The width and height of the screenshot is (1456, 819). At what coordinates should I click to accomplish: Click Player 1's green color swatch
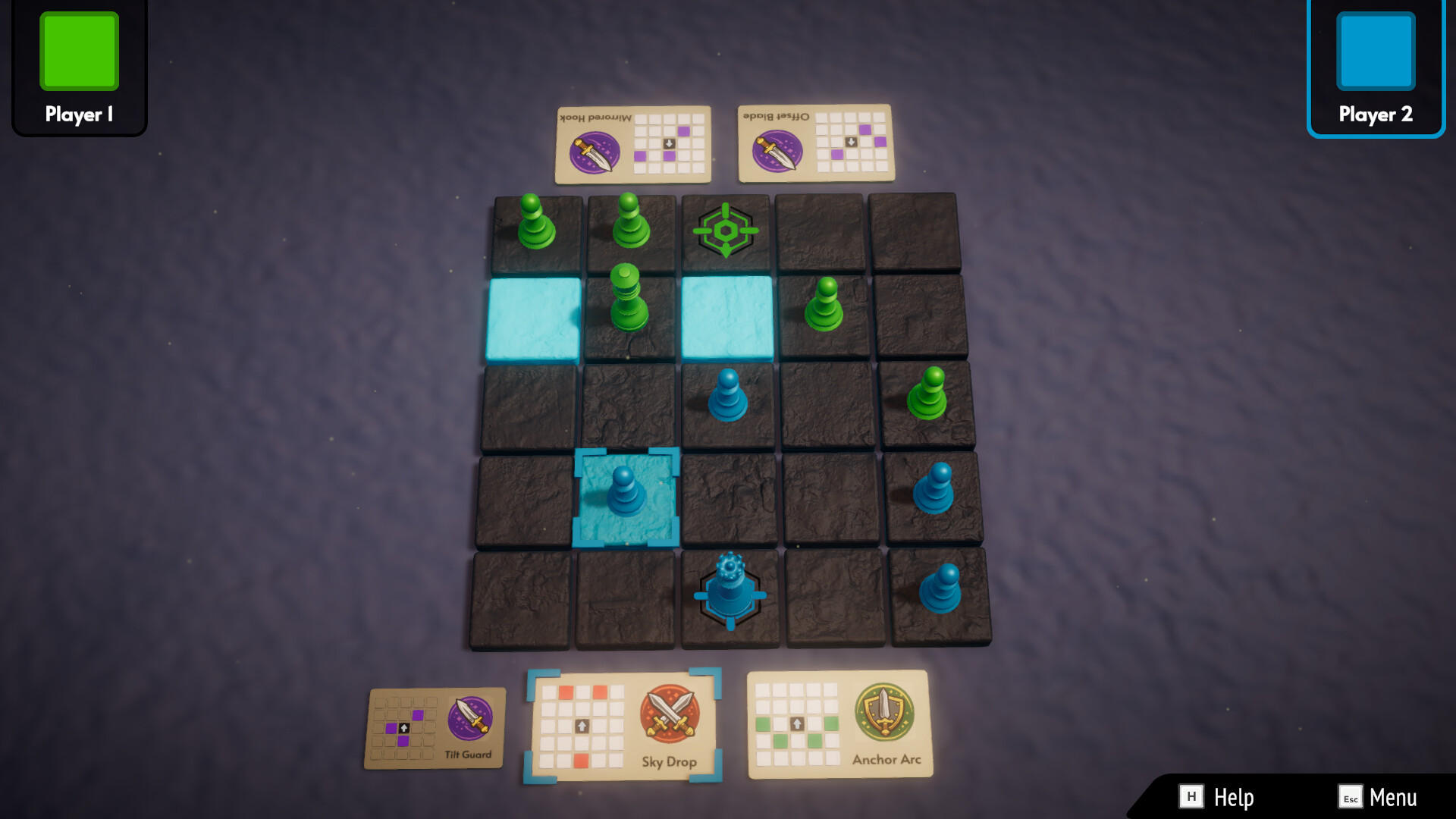coord(80,51)
